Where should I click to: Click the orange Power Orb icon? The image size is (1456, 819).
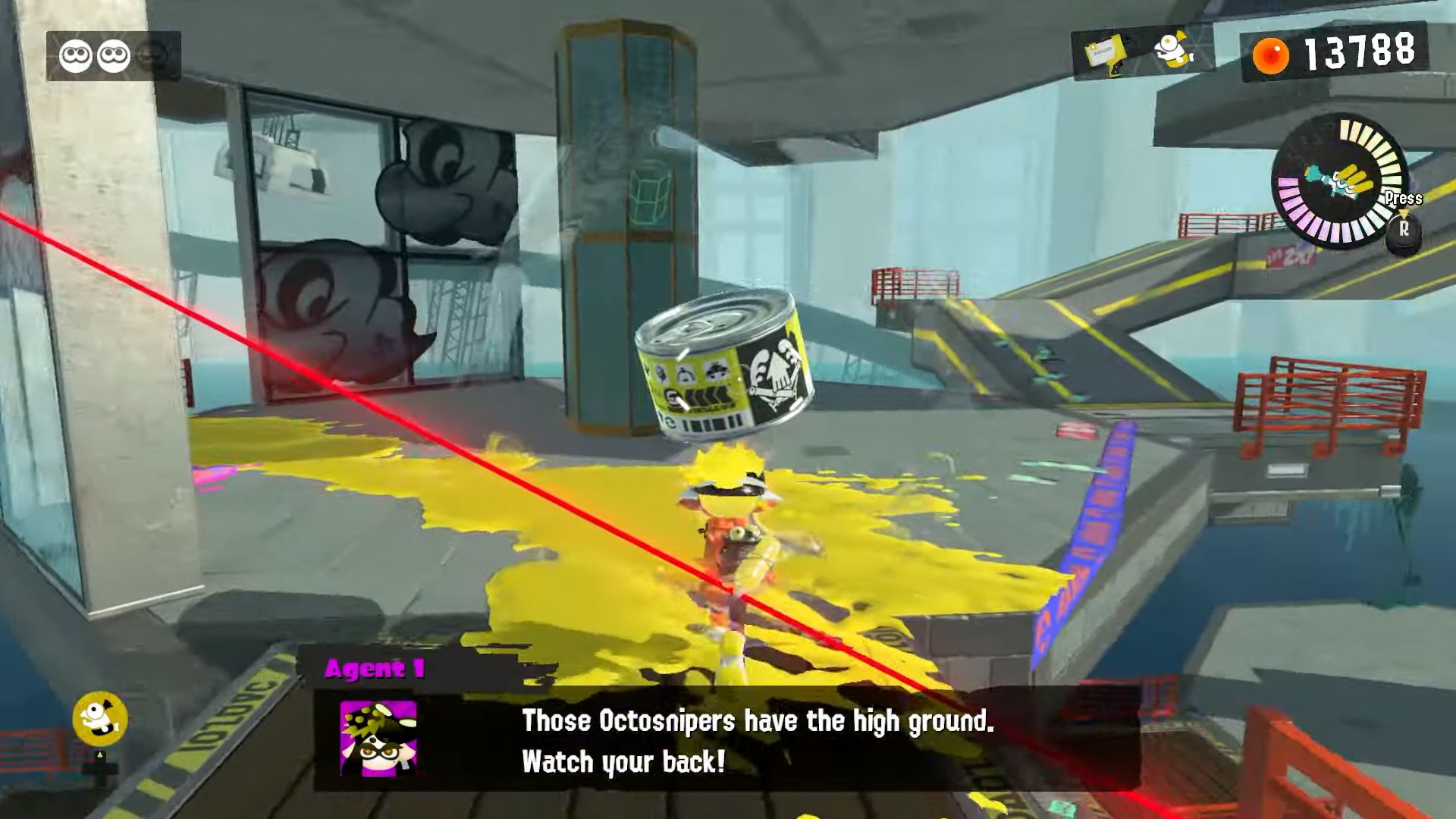coord(1269,55)
